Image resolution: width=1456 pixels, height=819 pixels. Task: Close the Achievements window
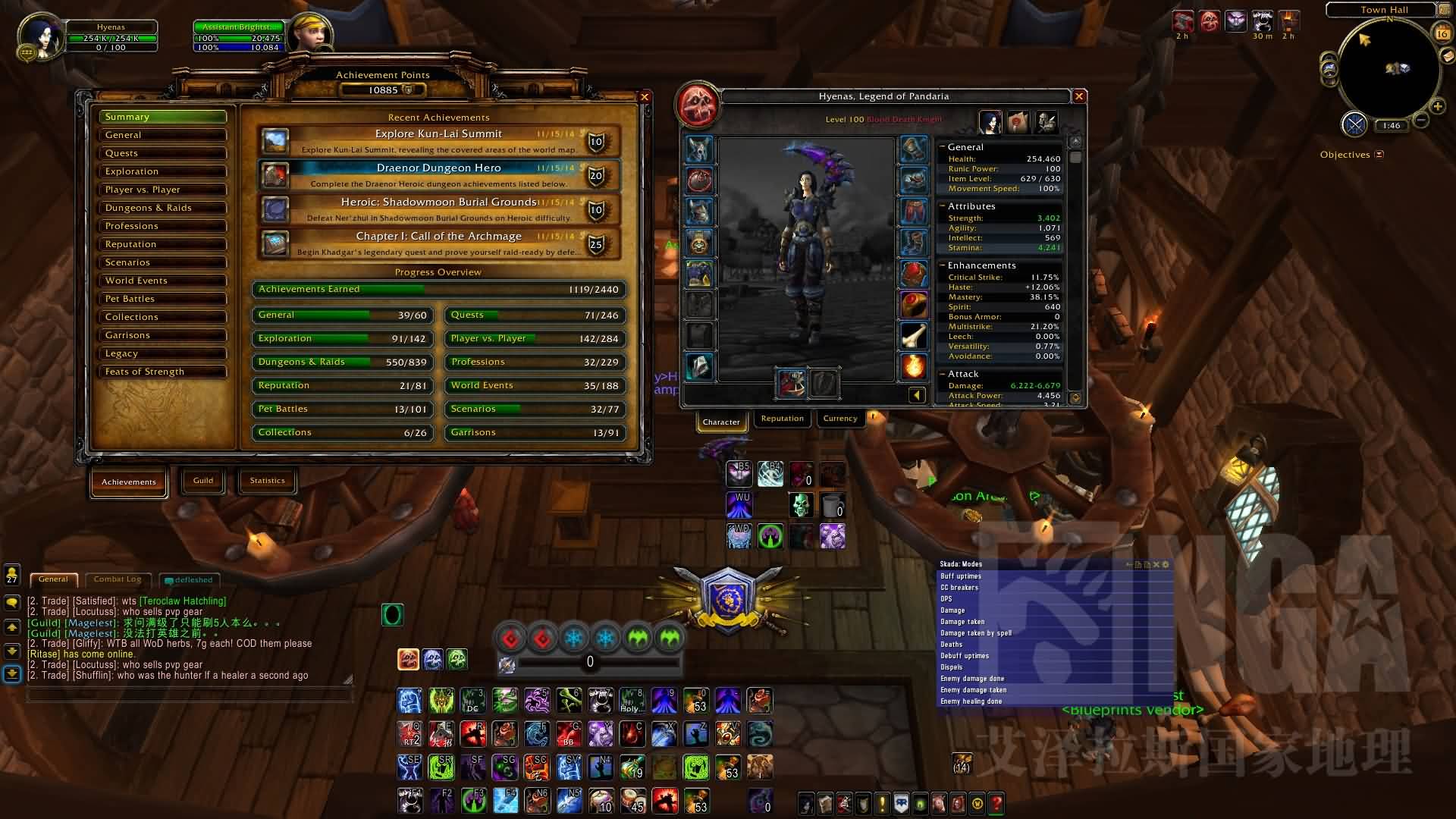[645, 97]
